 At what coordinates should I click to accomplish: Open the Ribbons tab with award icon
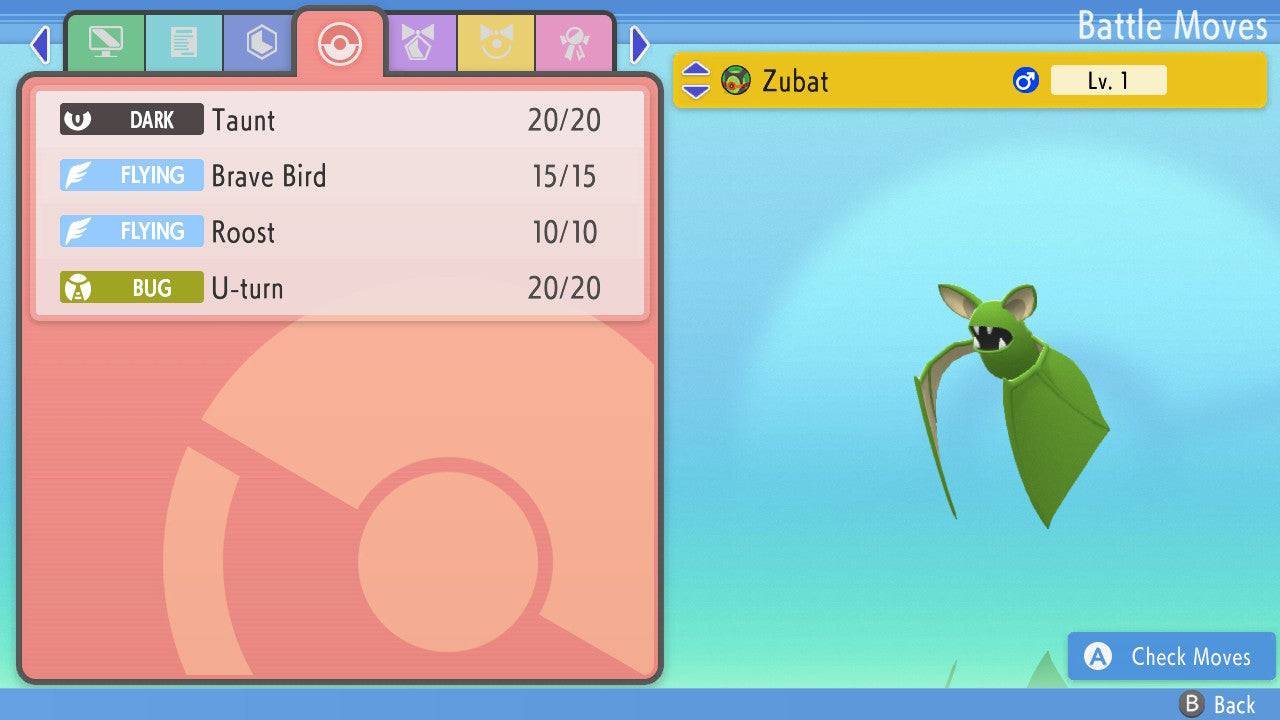pos(574,43)
